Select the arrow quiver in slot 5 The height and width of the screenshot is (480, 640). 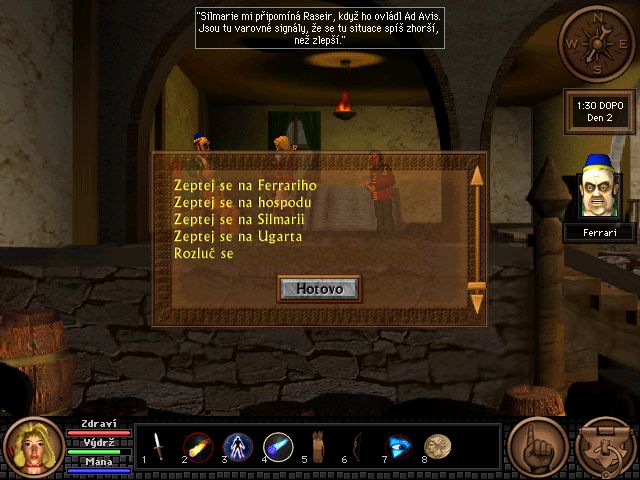tap(318, 447)
